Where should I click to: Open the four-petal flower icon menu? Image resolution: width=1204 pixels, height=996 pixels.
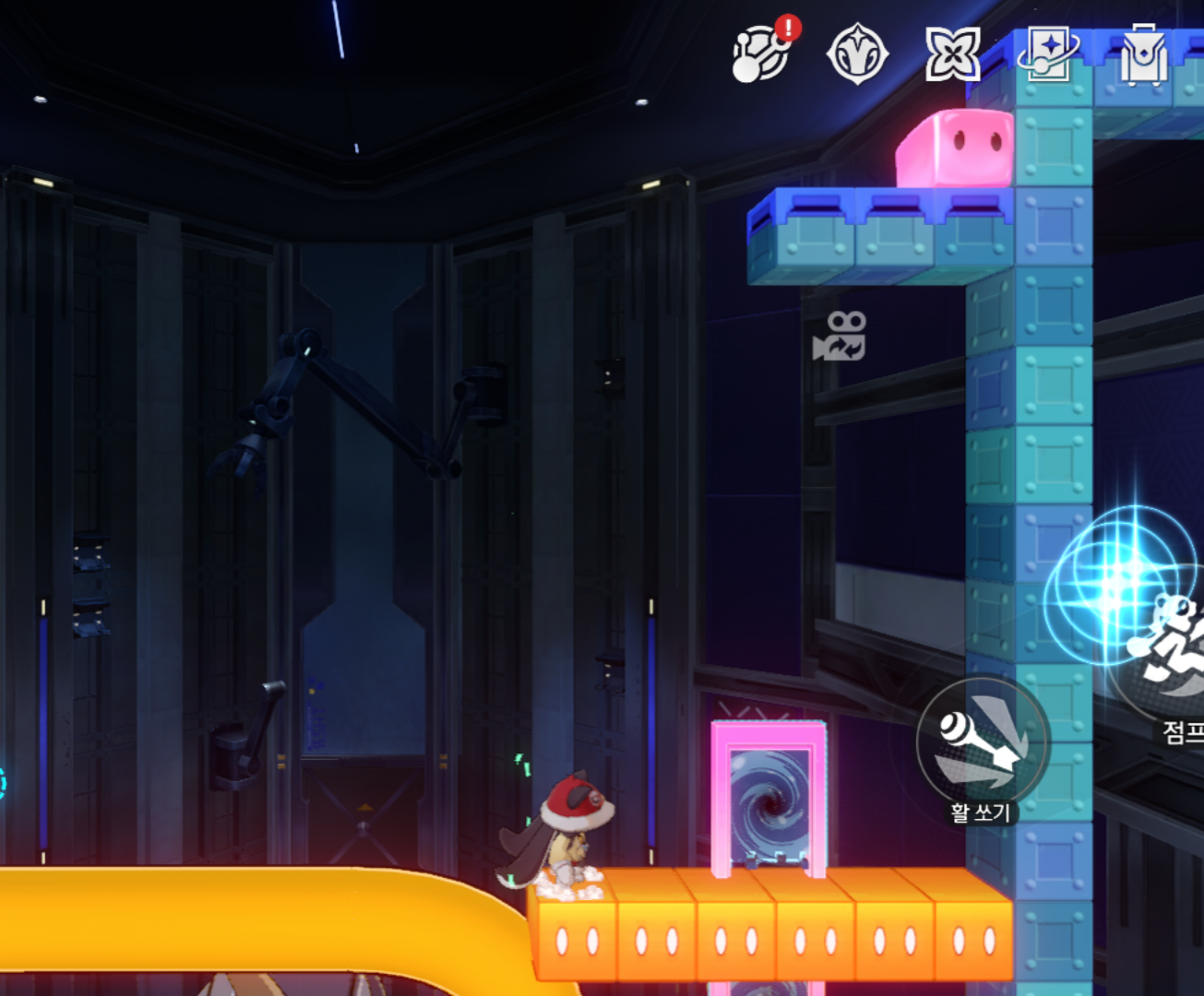click(952, 54)
